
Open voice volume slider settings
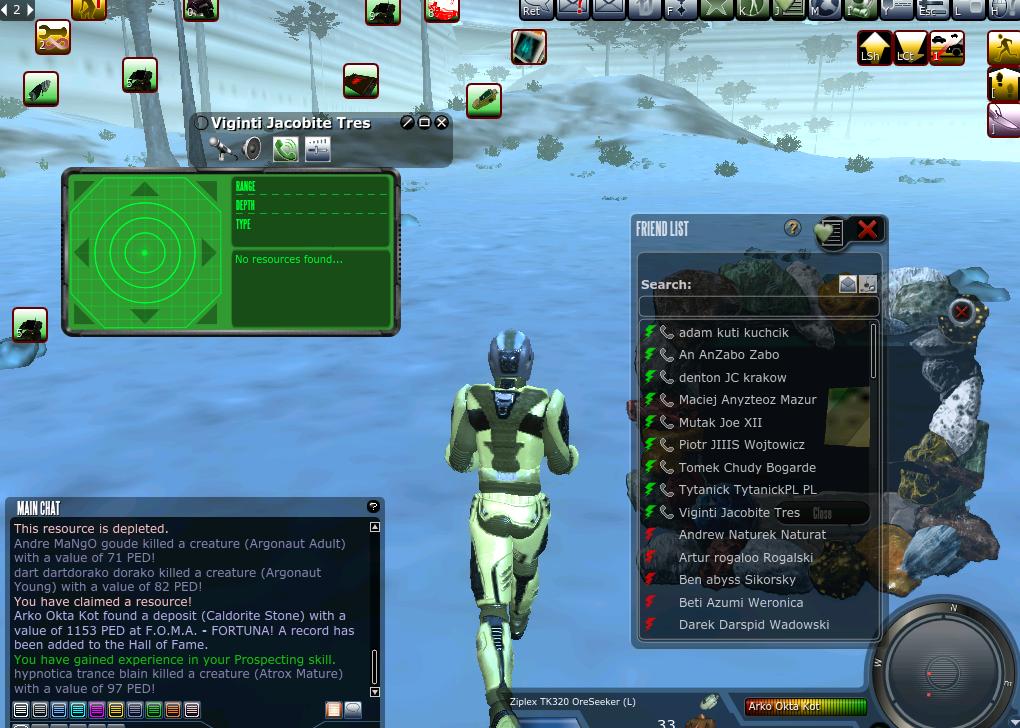(318, 149)
